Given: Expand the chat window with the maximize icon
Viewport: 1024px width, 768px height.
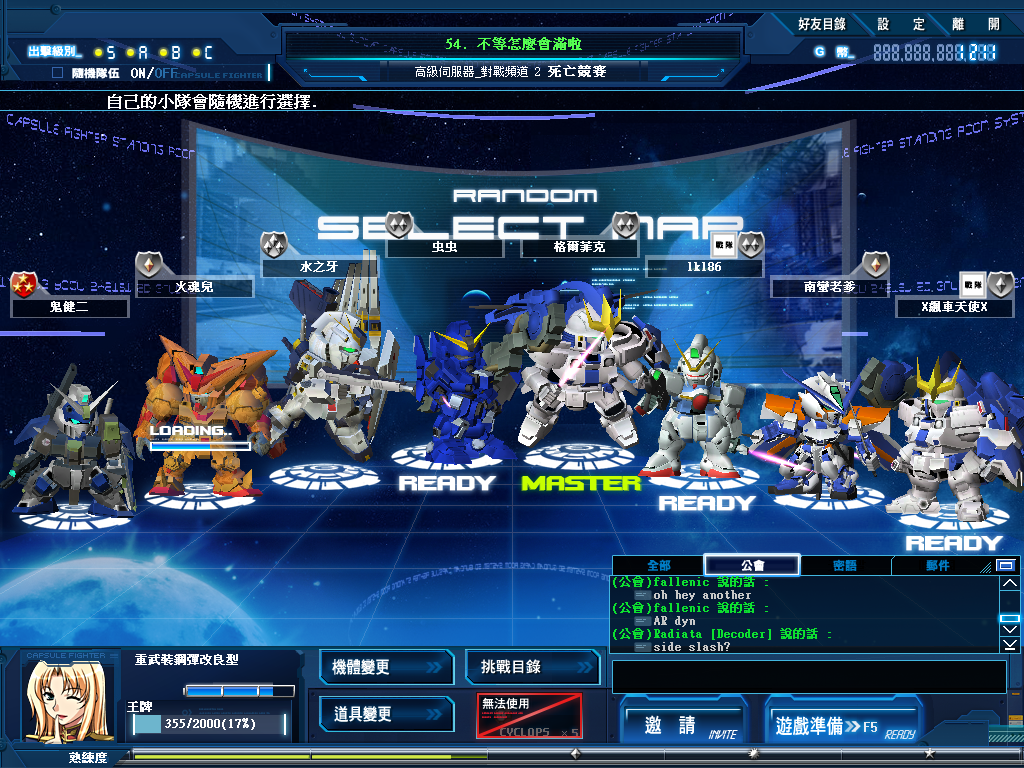Looking at the screenshot, I should click(1006, 566).
